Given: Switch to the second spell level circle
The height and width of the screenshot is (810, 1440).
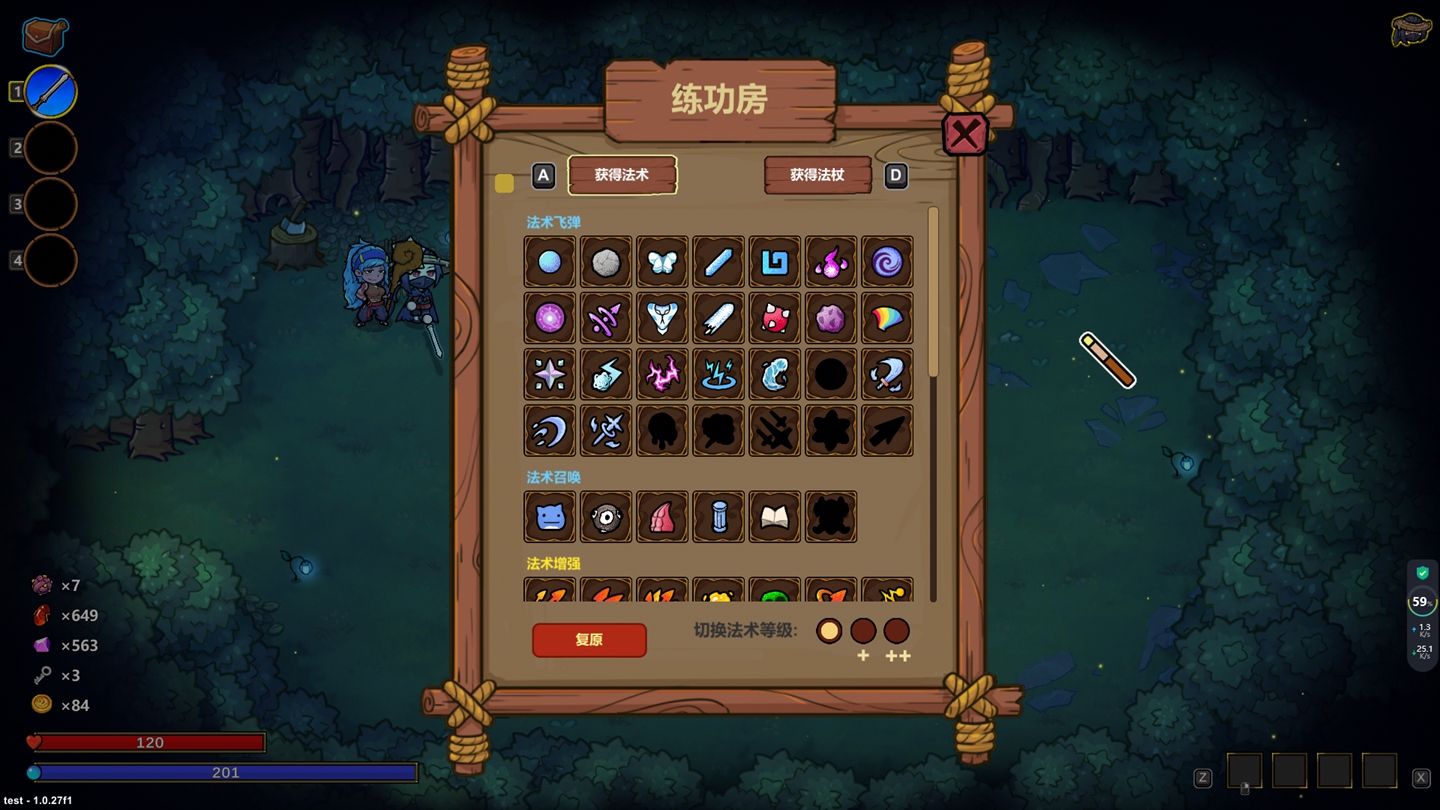Looking at the screenshot, I should (863, 631).
